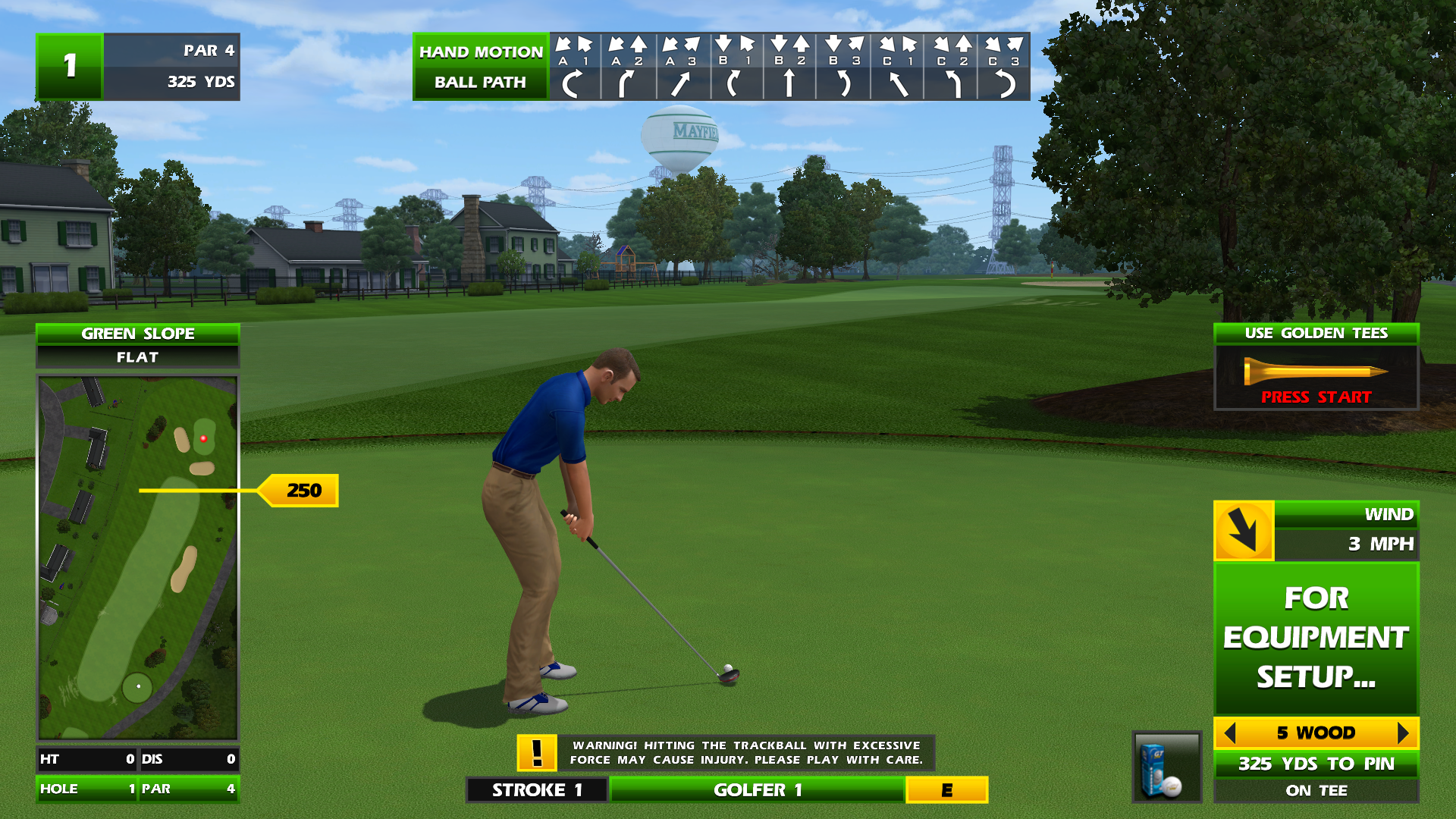Click the Hand Motion Ball Path label
The width and height of the screenshot is (1456, 819).
480,67
